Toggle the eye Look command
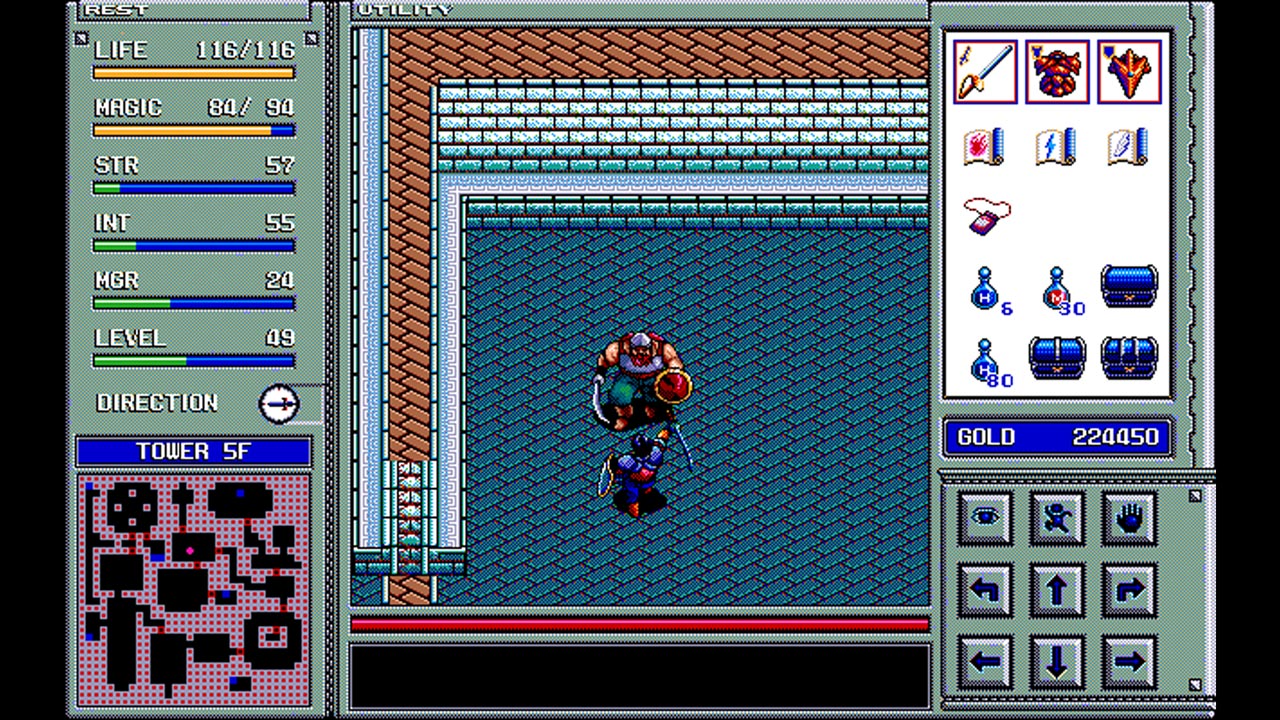This screenshot has width=1280, height=720. pos(984,517)
